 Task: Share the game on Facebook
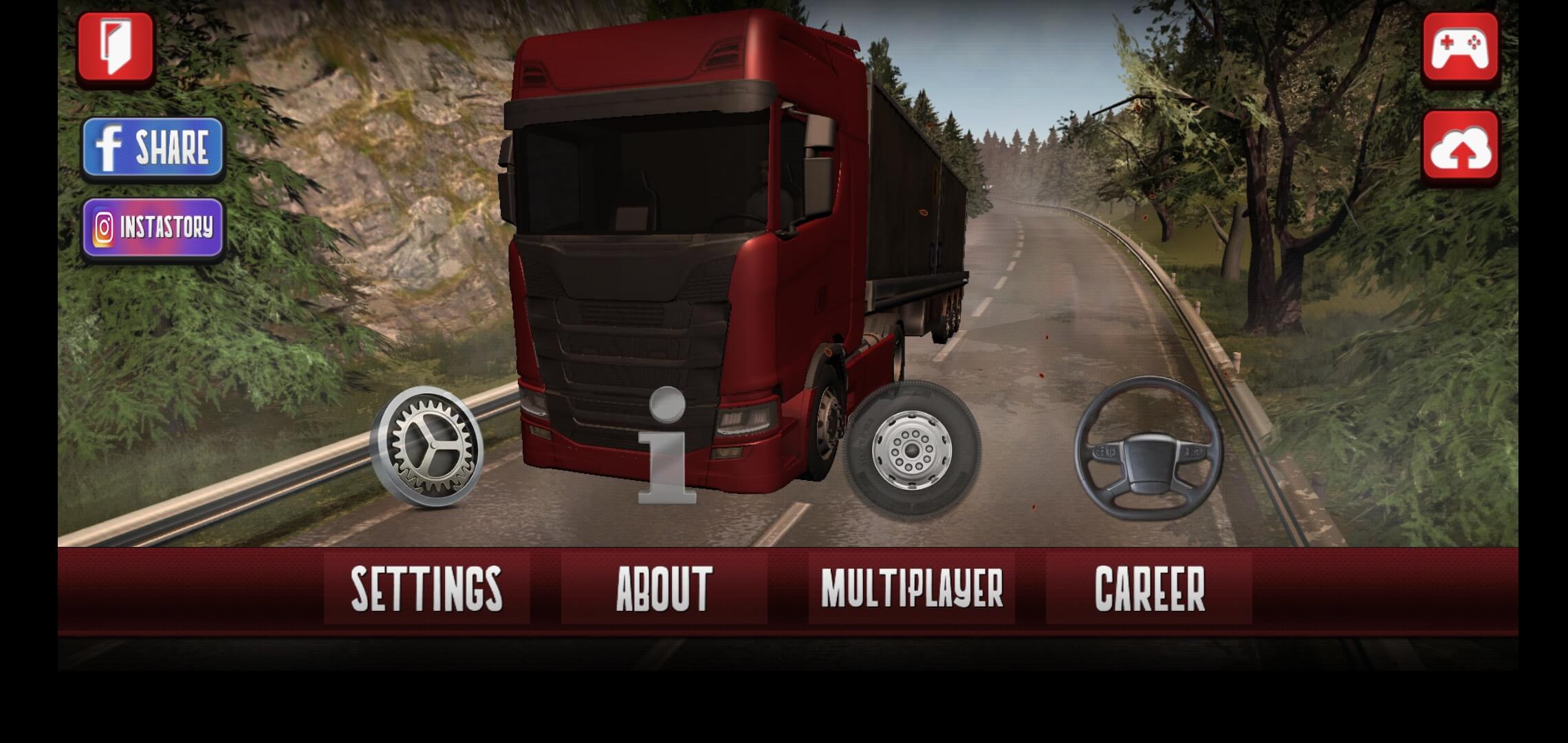tap(153, 147)
